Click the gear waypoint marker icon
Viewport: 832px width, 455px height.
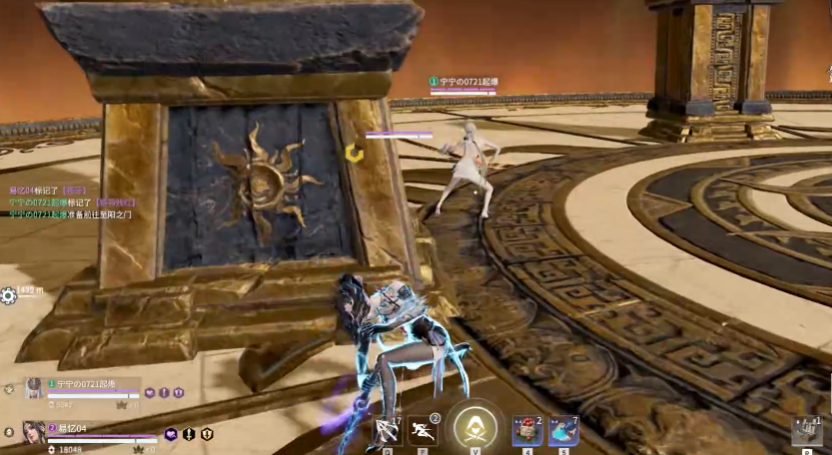click(x=9, y=295)
